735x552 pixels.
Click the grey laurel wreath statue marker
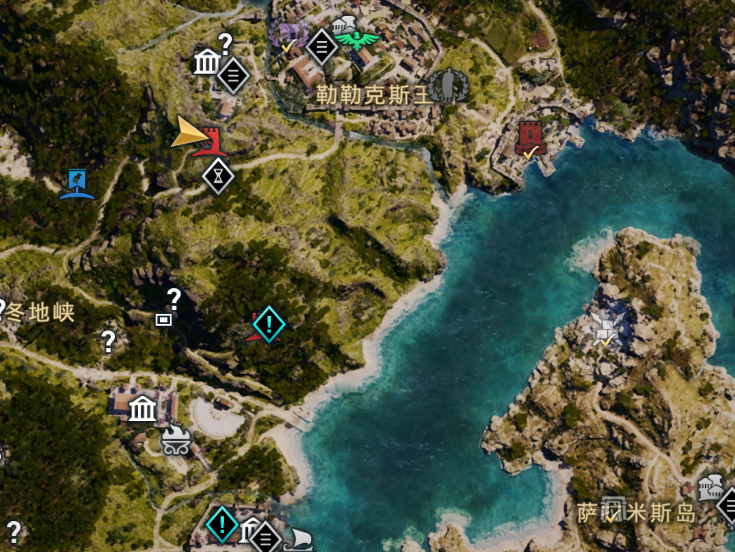(x=447, y=85)
